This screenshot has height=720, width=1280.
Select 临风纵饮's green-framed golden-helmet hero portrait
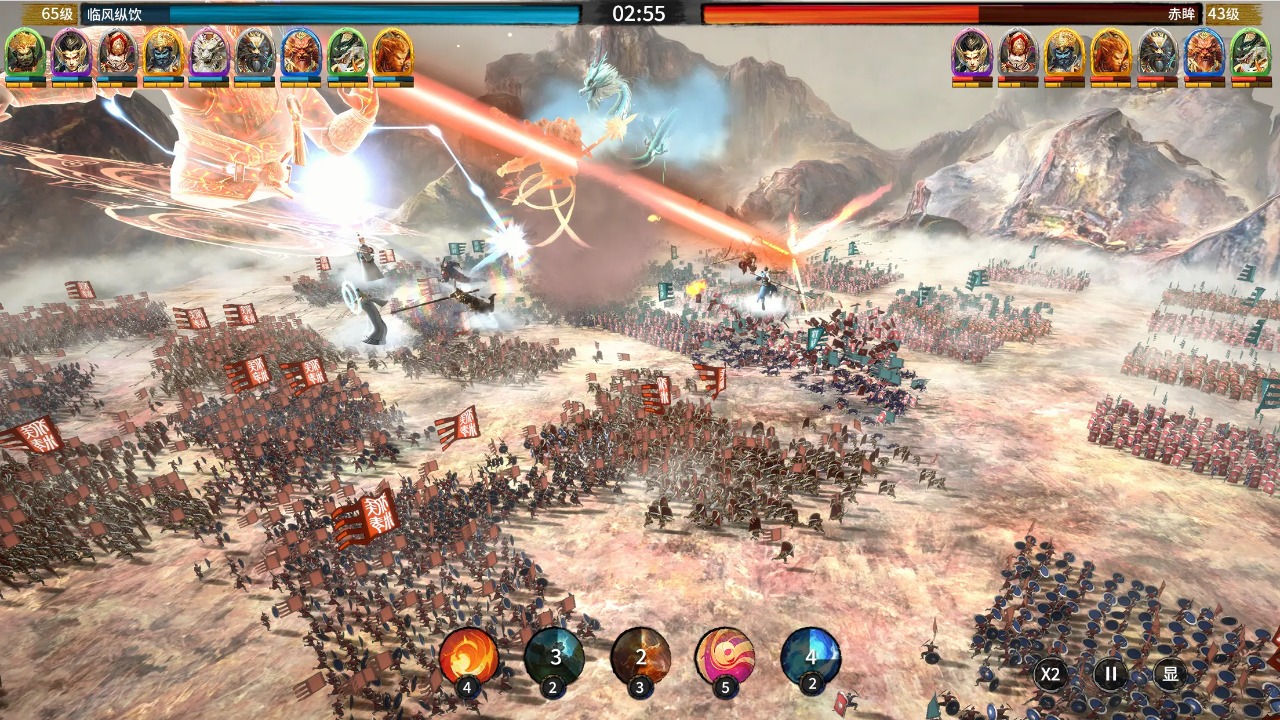point(25,52)
